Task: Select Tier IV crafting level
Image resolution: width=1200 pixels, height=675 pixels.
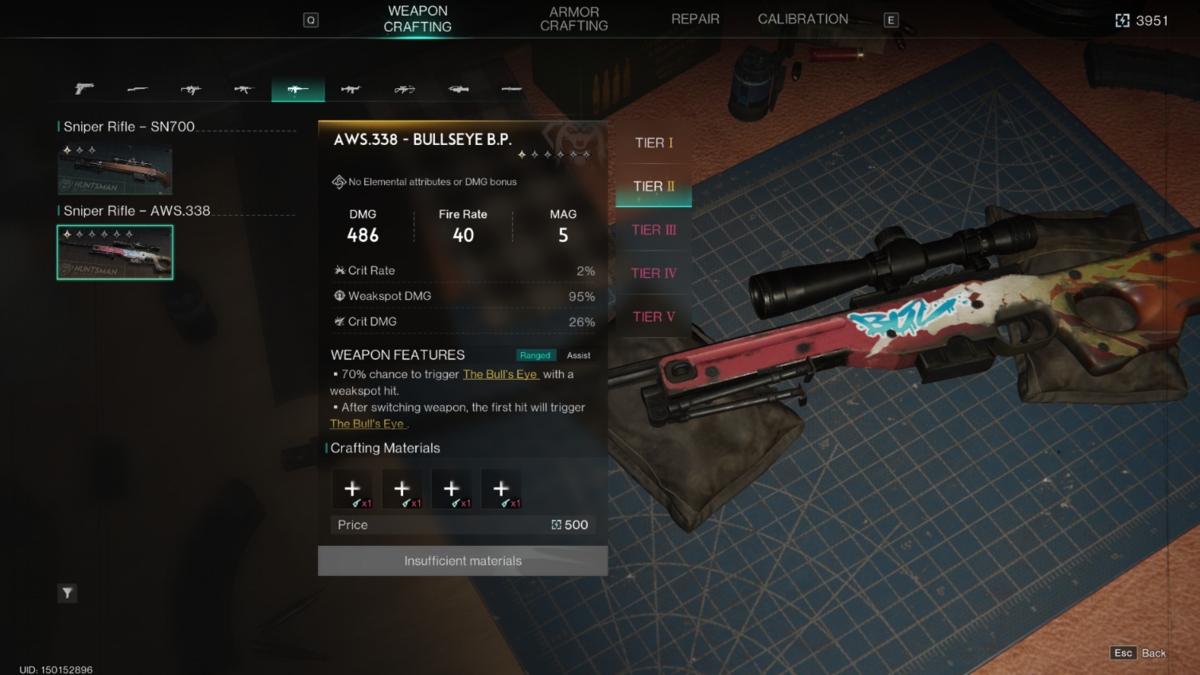Action: (654, 273)
